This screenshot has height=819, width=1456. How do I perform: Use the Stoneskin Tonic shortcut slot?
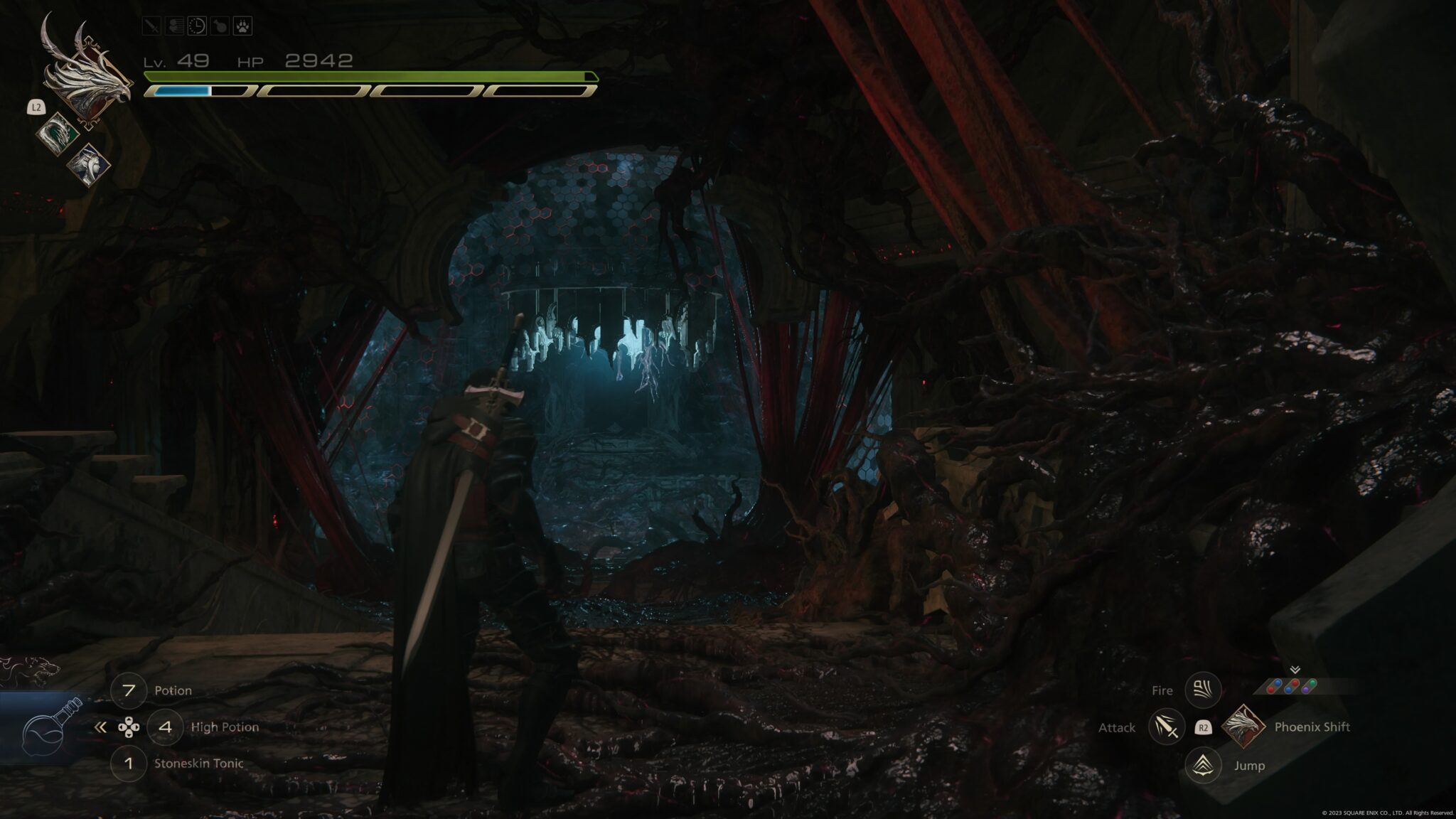129,764
